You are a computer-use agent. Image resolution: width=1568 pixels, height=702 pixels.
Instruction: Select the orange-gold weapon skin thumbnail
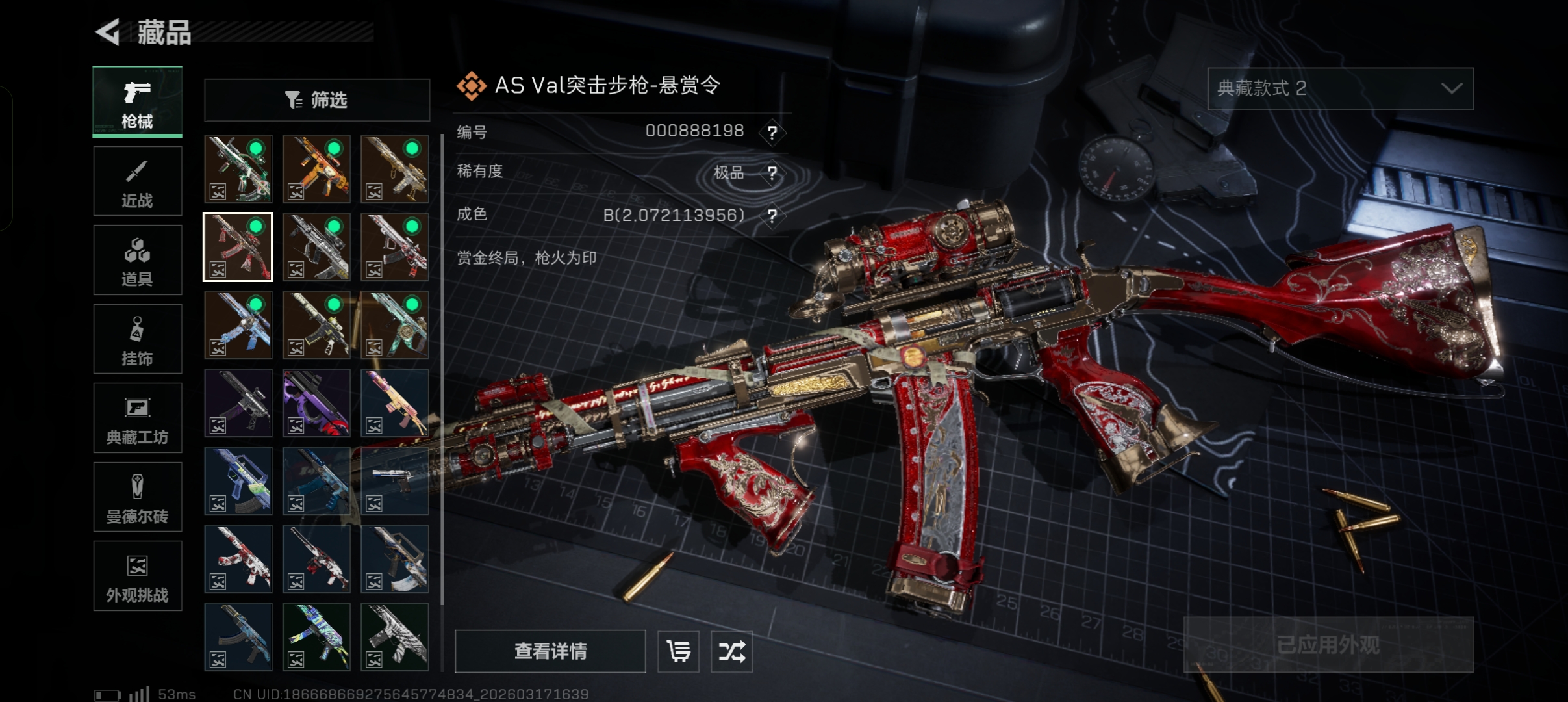316,169
